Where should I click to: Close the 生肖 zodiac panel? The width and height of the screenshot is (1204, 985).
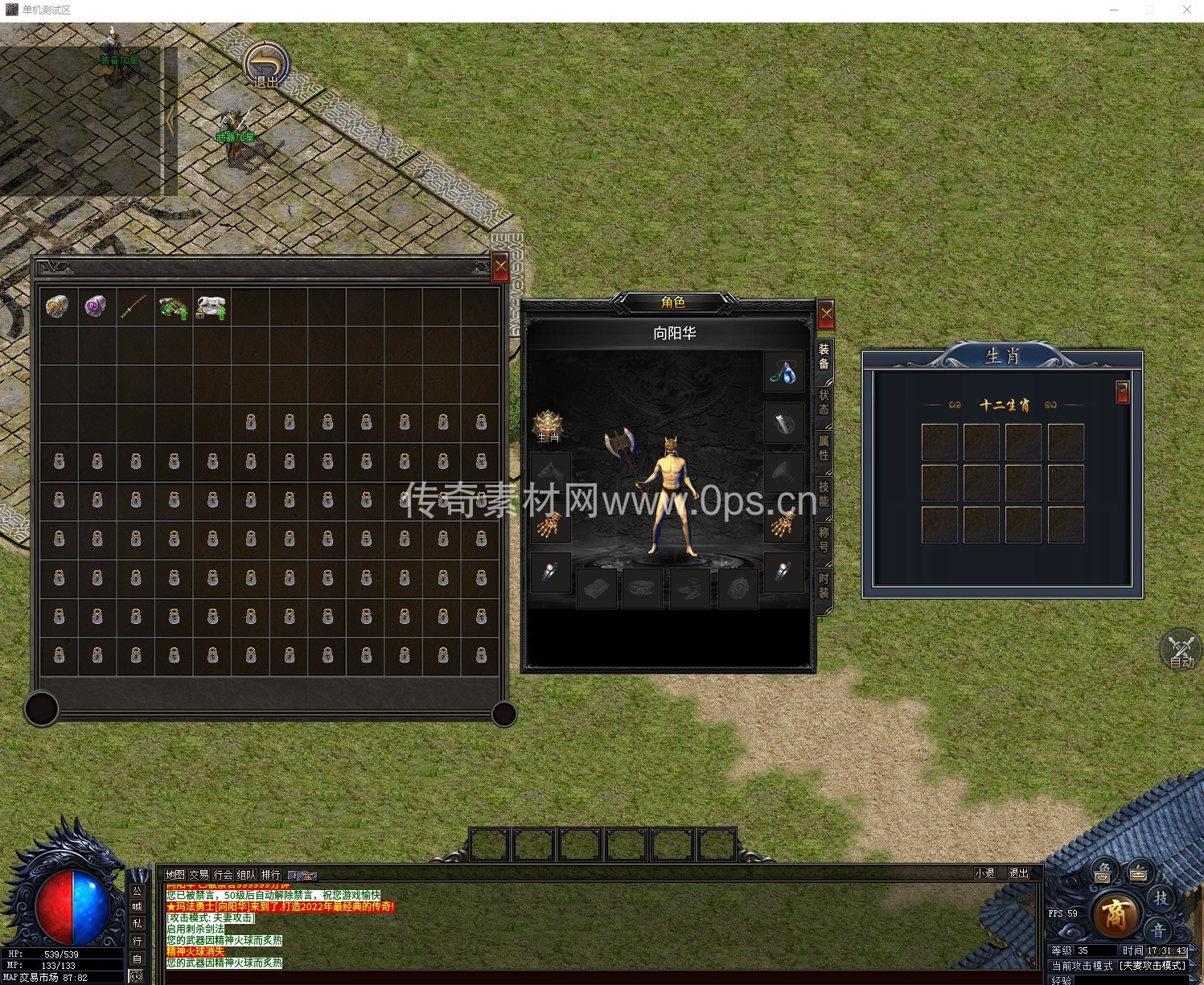coord(1123,392)
